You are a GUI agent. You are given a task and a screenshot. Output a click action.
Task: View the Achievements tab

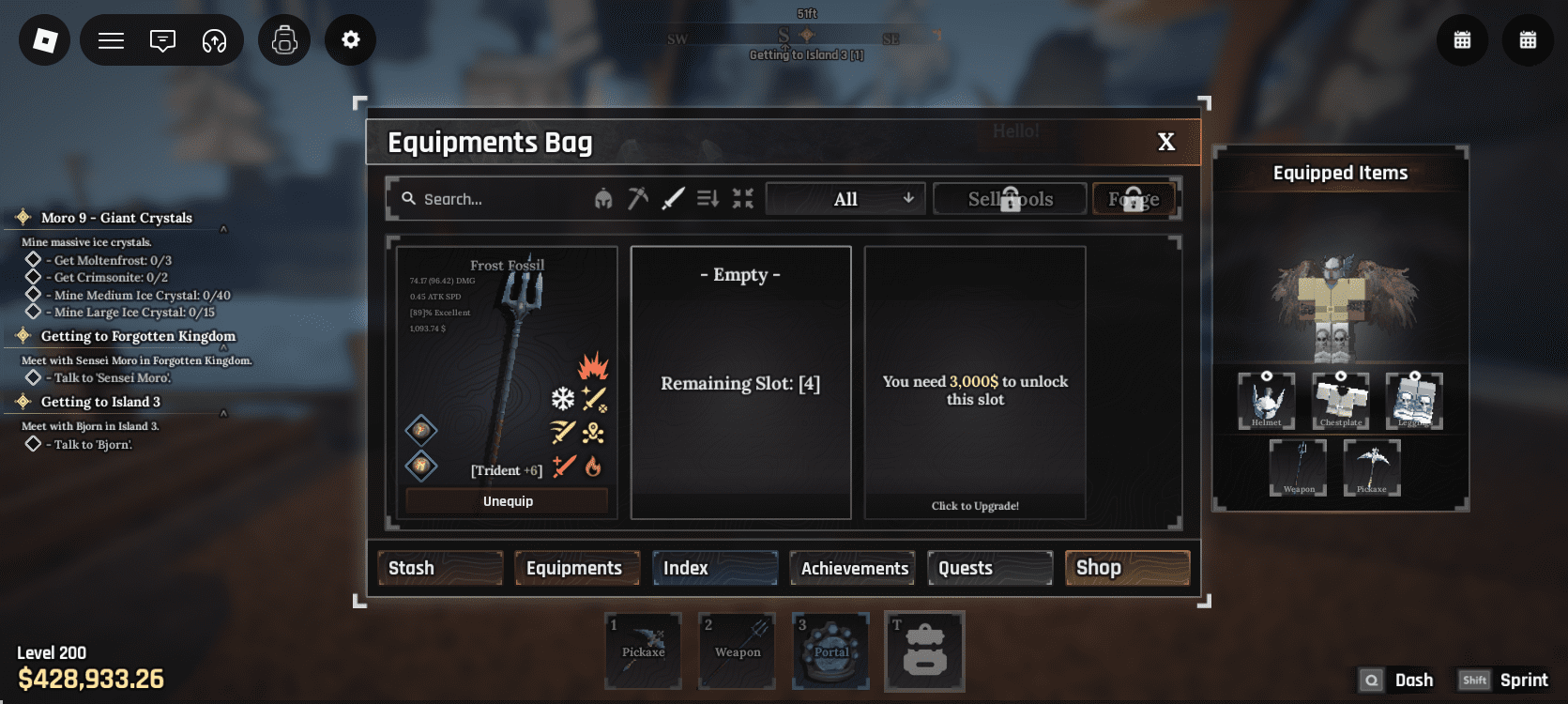(853, 568)
